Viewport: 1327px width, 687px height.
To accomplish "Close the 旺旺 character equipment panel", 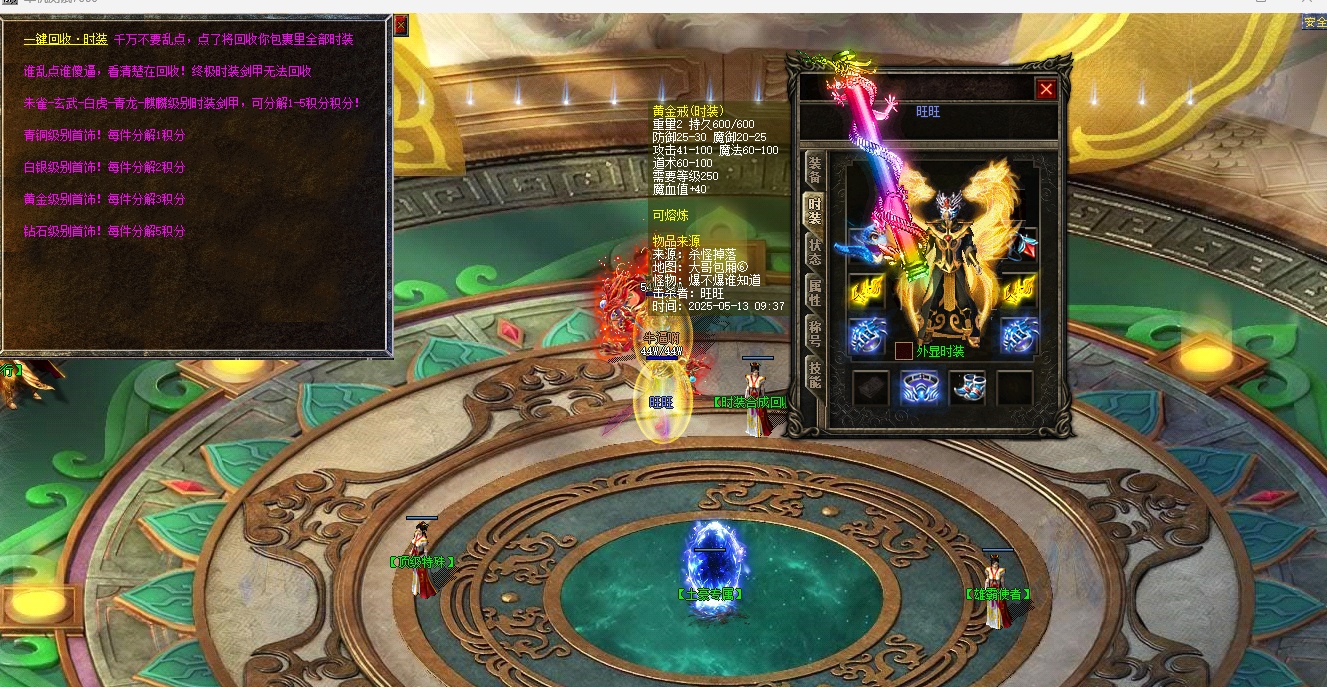I will tap(1046, 90).
